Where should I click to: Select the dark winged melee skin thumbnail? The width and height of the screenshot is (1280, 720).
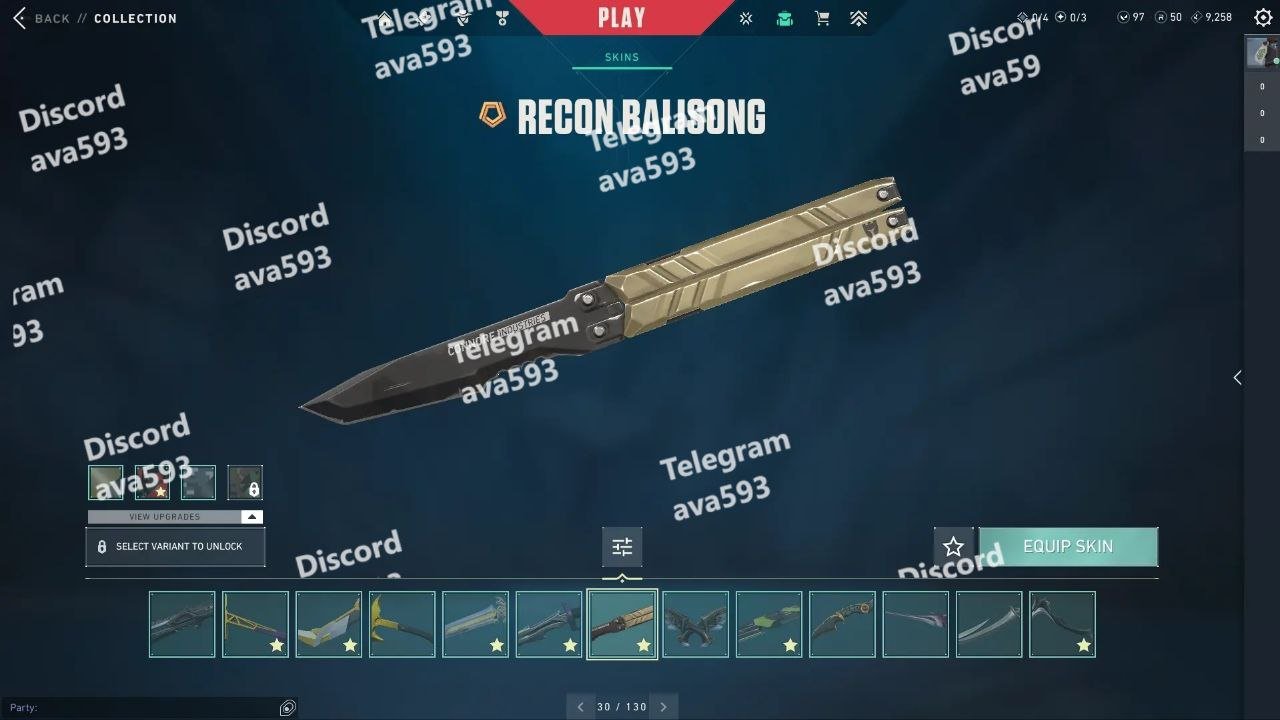695,624
